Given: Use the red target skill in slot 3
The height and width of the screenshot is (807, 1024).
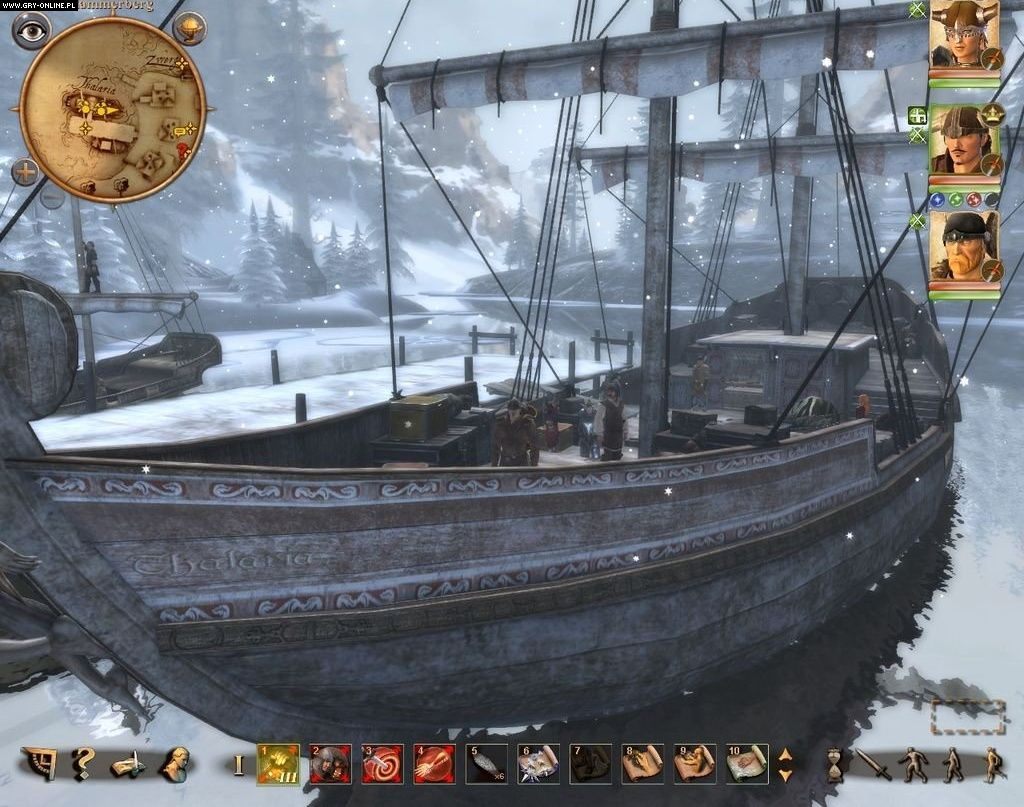Looking at the screenshot, I should [x=382, y=764].
